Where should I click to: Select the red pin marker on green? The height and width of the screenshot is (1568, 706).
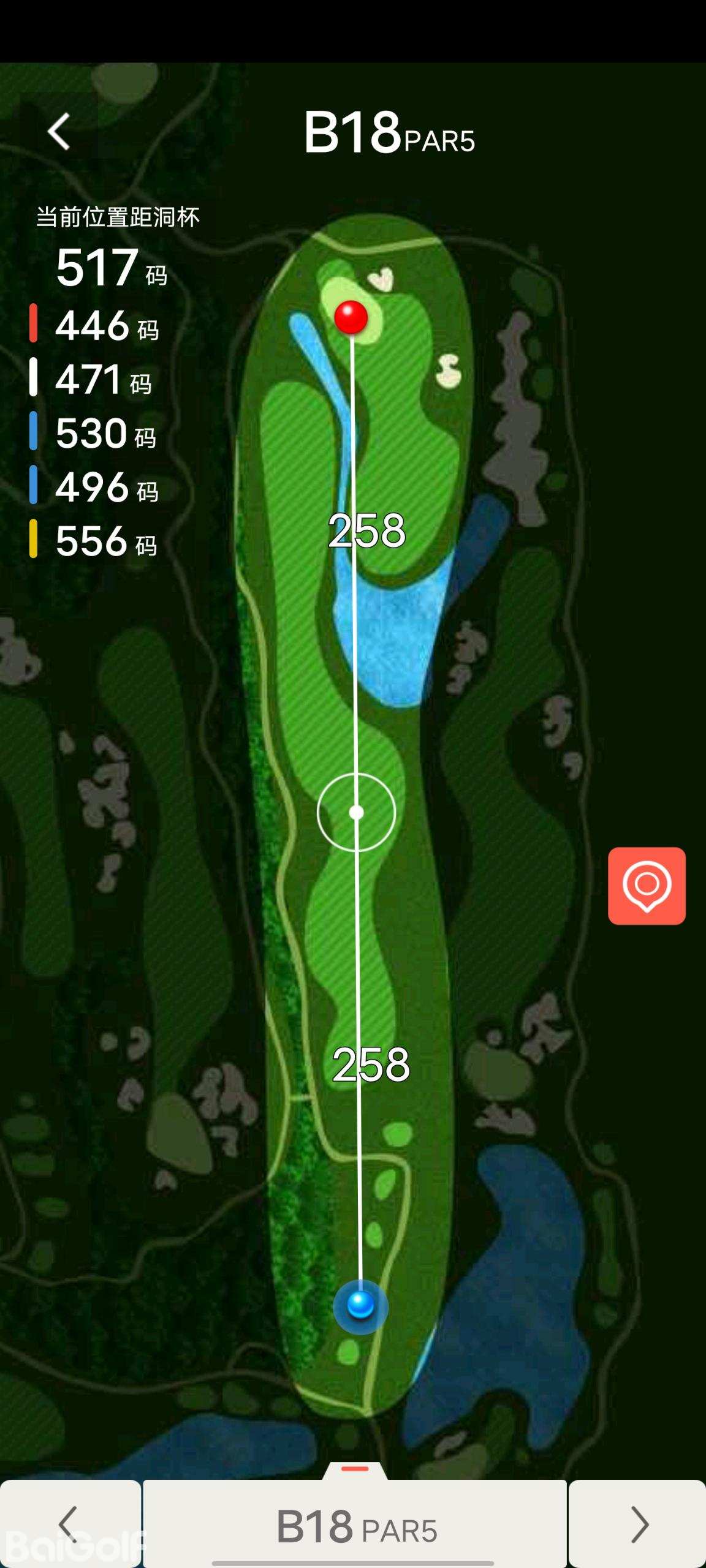click(351, 317)
